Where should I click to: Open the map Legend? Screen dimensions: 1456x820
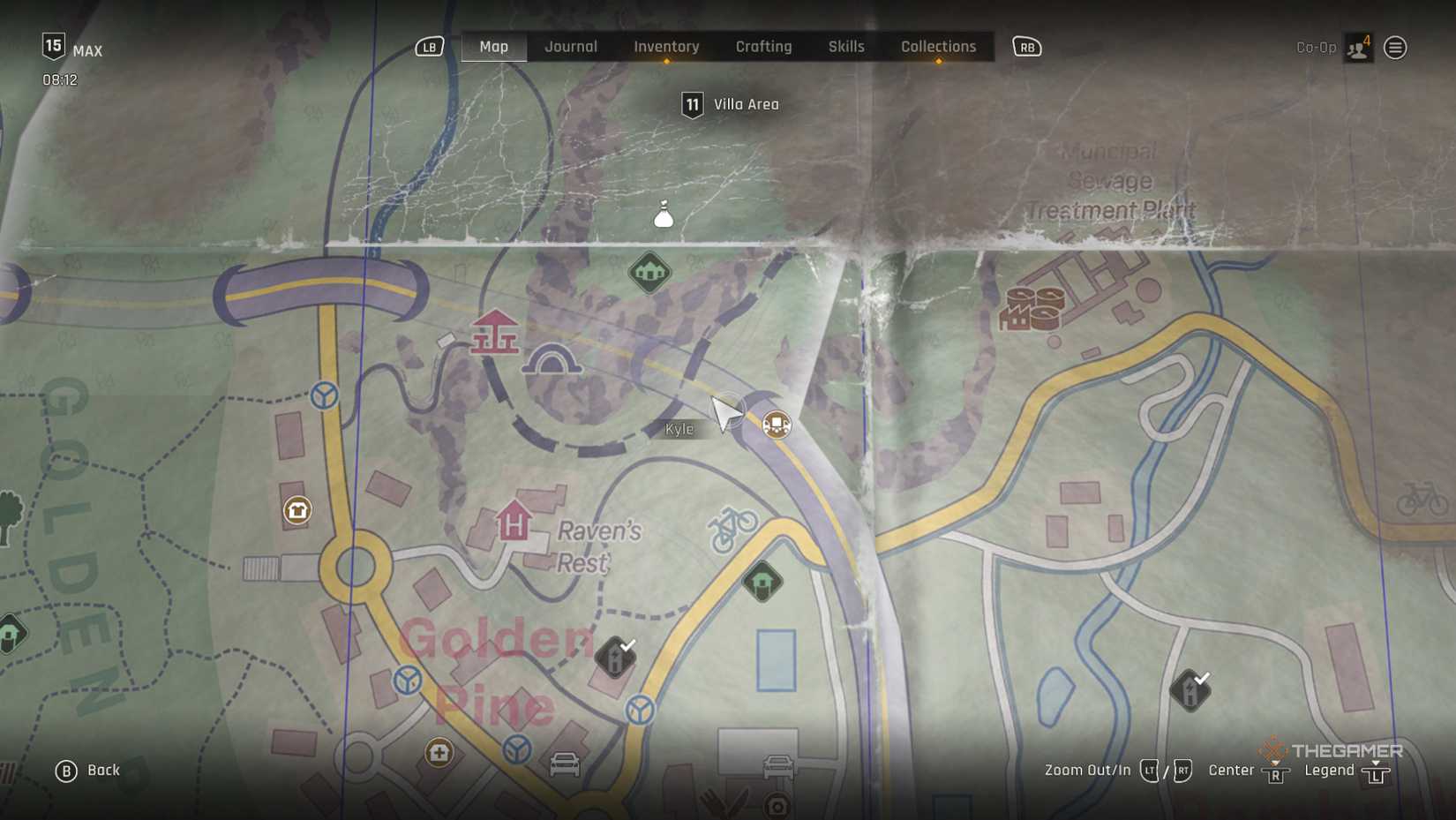point(1346,771)
